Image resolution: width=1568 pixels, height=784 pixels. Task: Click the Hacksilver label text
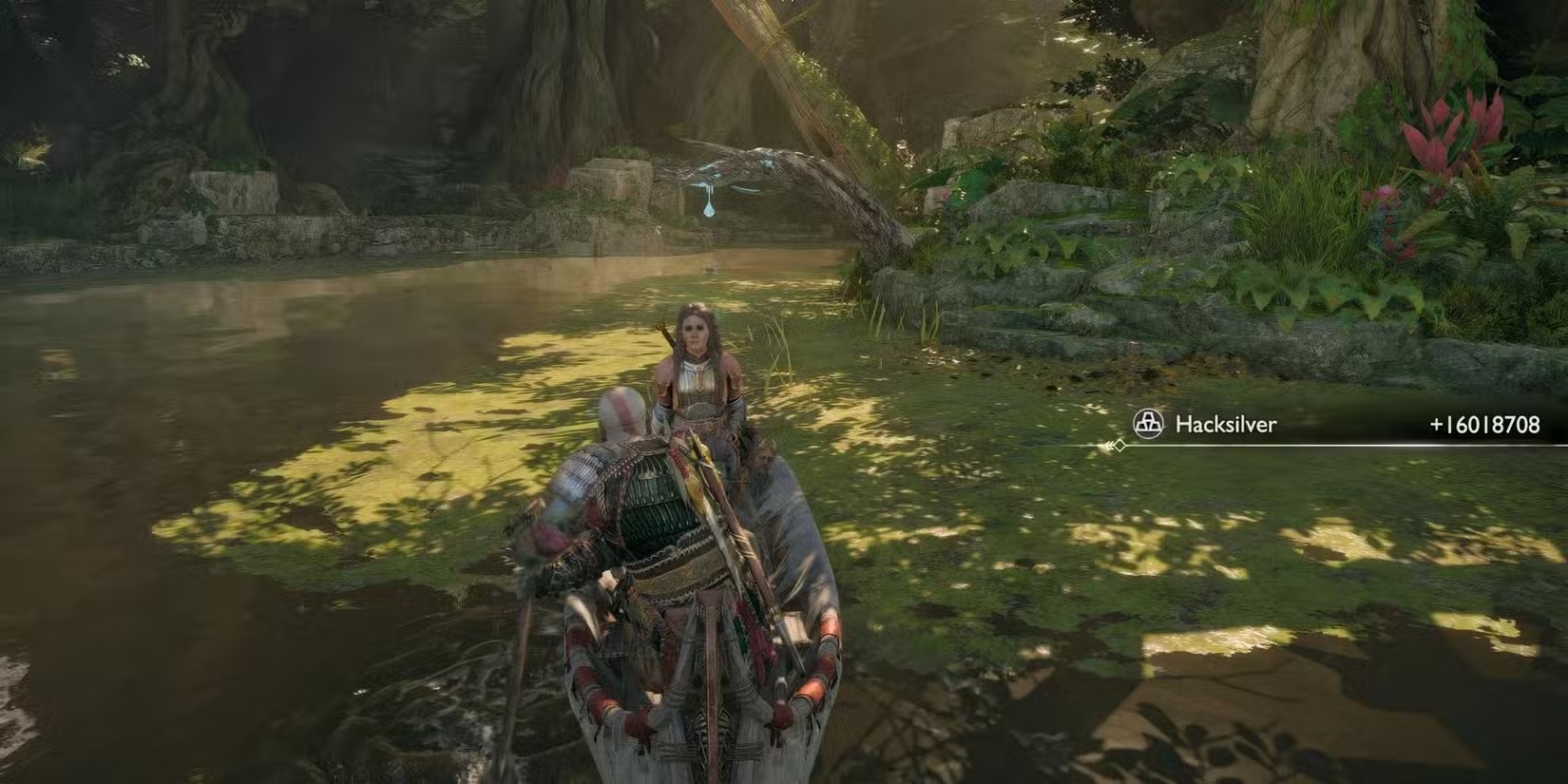(1226, 426)
